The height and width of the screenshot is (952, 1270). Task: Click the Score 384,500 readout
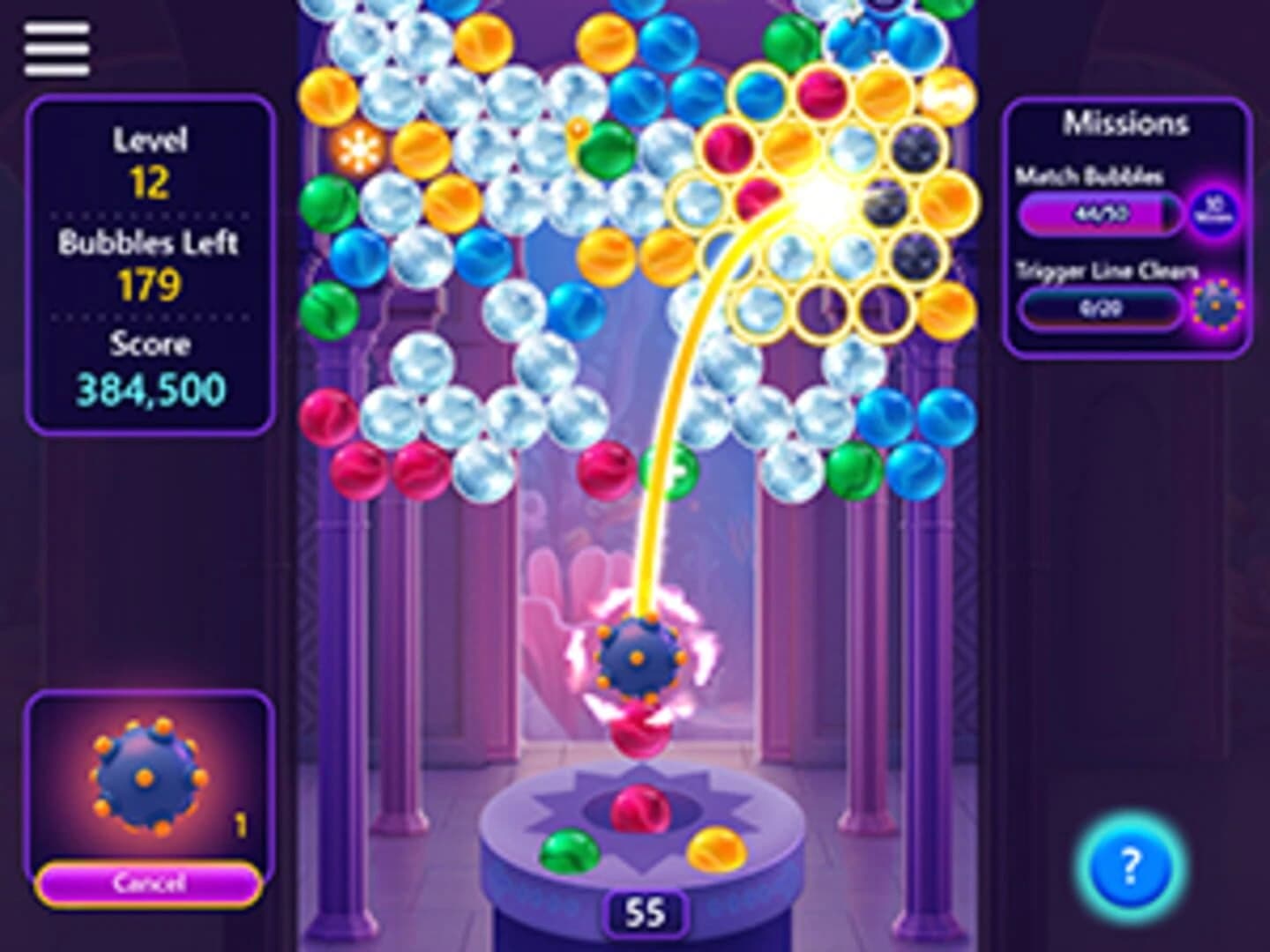tap(150, 368)
